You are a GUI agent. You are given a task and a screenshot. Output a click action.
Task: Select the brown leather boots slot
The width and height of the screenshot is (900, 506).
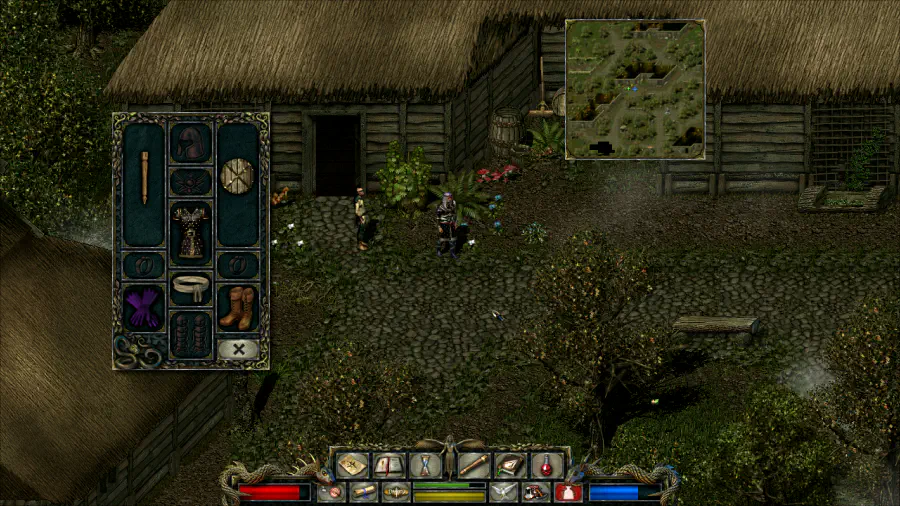[x=238, y=307]
